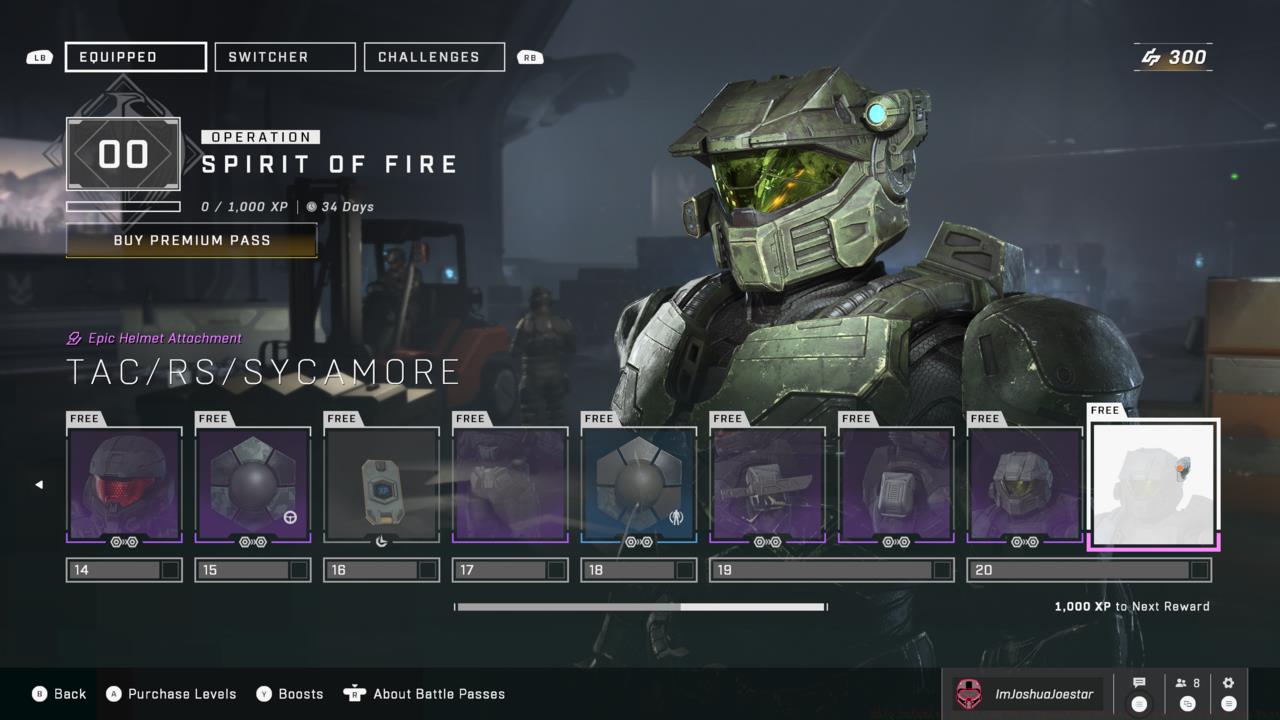Open Purchase Levels
Screen dimensions: 1280x720
172,694
